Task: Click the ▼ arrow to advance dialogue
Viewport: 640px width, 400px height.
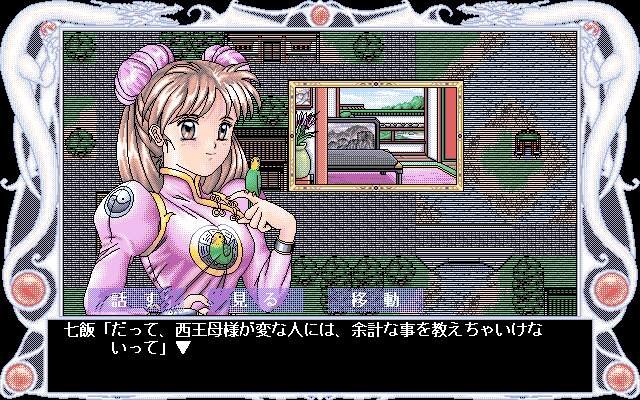Action: (183, 349)
